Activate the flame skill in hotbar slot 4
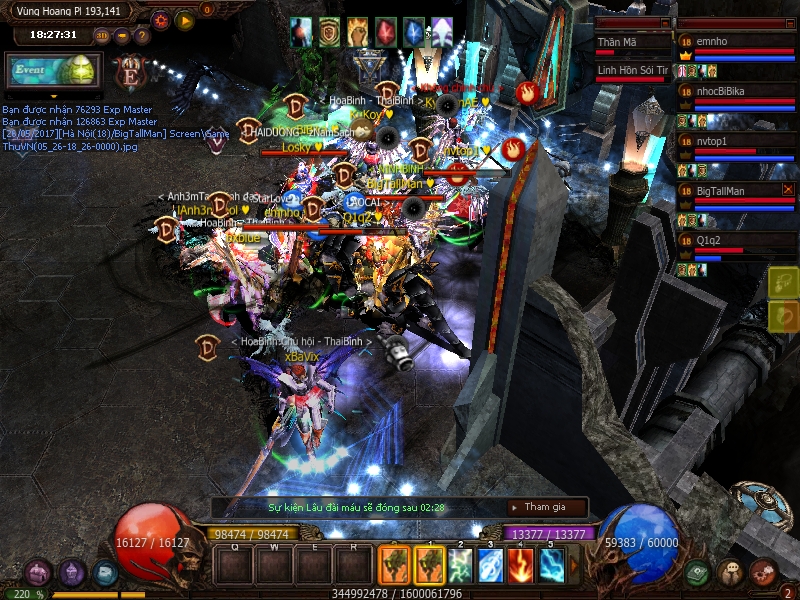 click(x=523, y=565)
